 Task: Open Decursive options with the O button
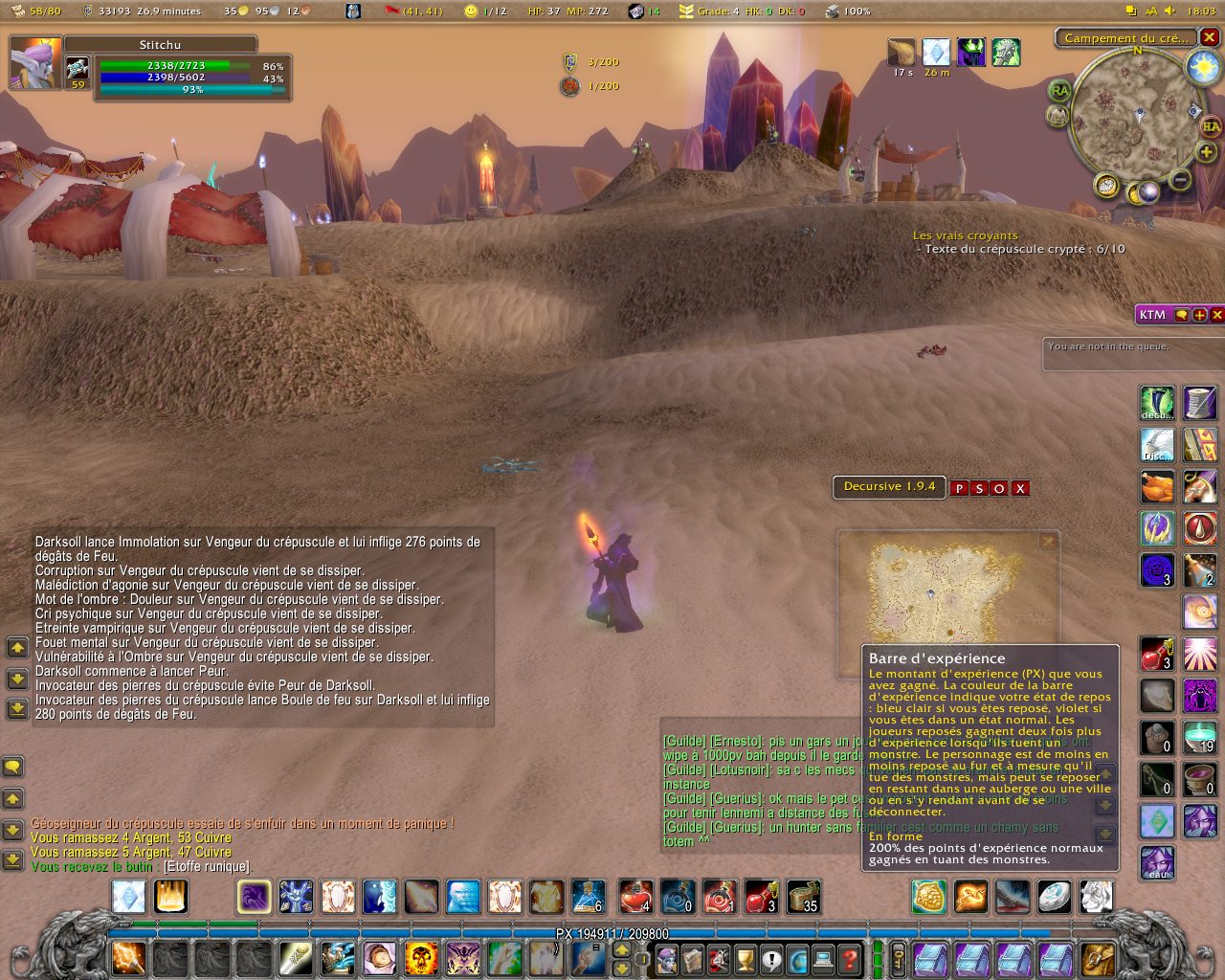tap(999, 488)
